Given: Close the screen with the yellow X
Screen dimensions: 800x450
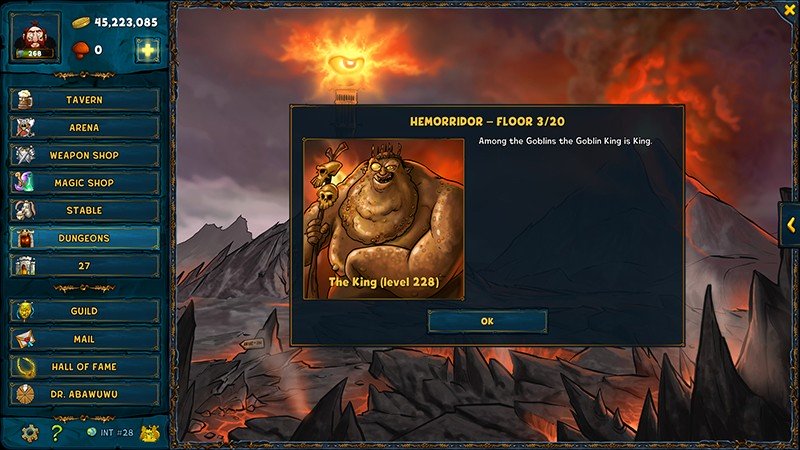Looking at the screenshot, I should click(789, 10).
